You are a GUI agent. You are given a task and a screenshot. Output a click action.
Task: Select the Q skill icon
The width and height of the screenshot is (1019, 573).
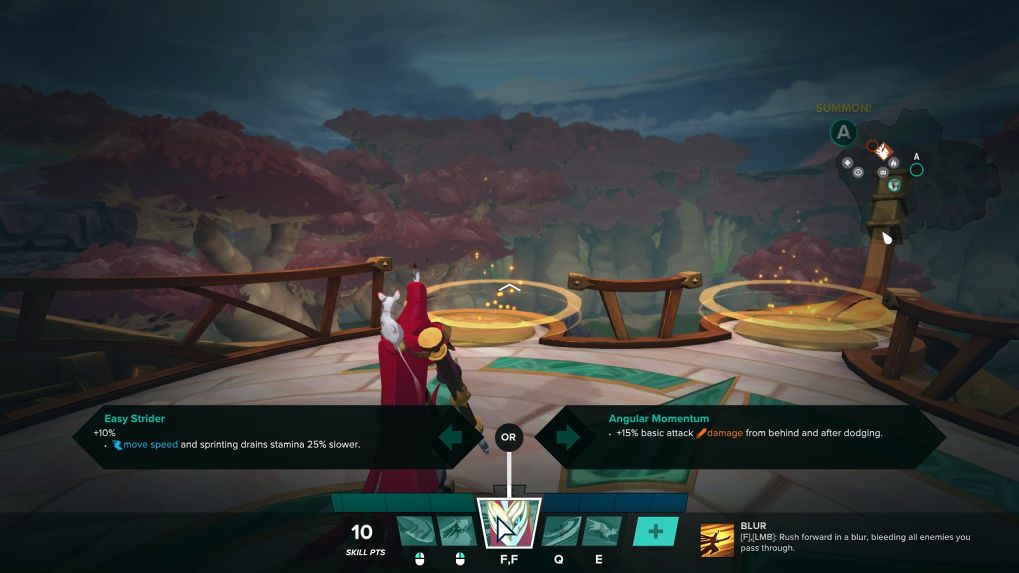pyautogui.click(x=559, y=531)
